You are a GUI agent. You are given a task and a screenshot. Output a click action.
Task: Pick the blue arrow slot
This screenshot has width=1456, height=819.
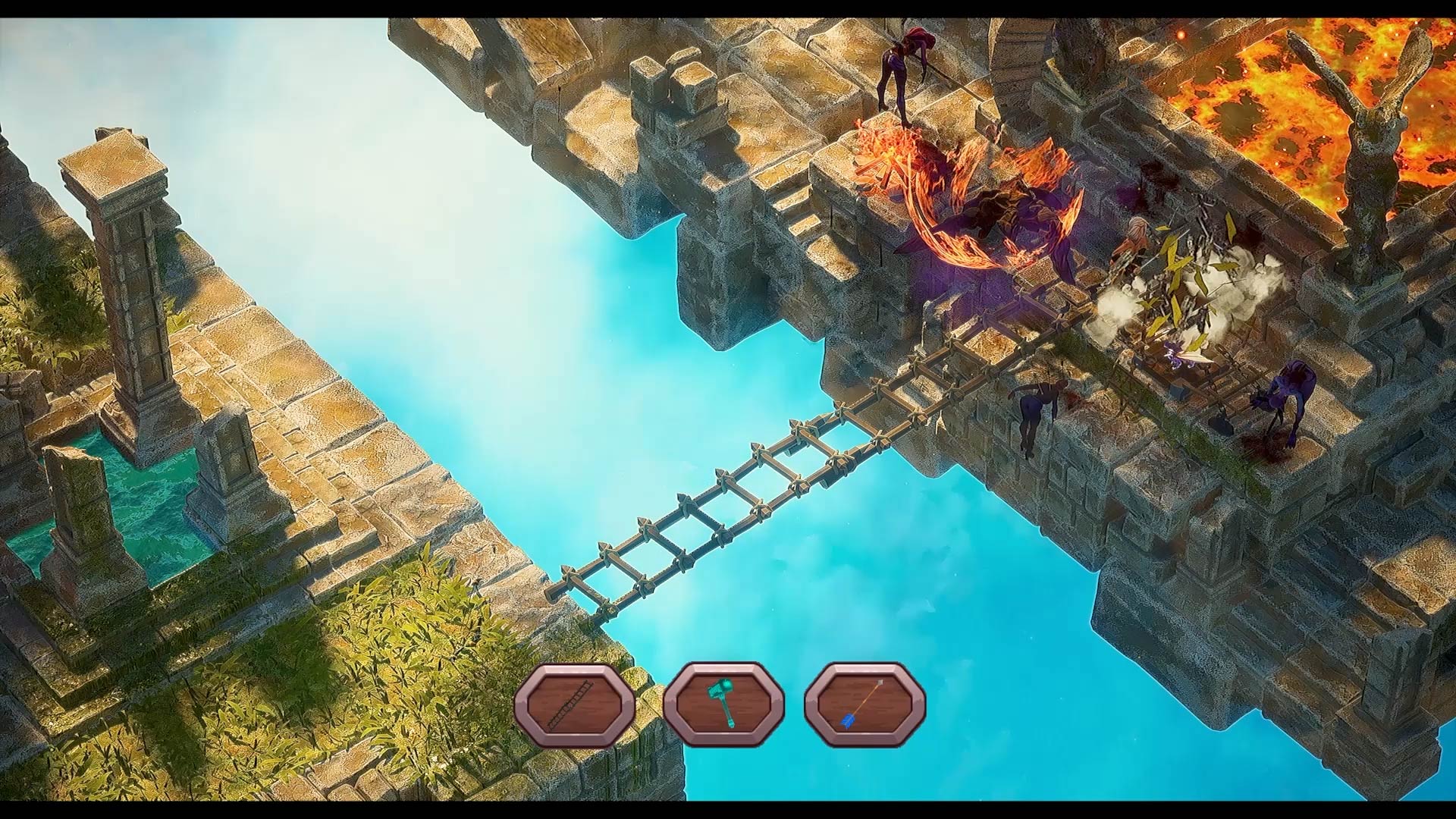864,704
